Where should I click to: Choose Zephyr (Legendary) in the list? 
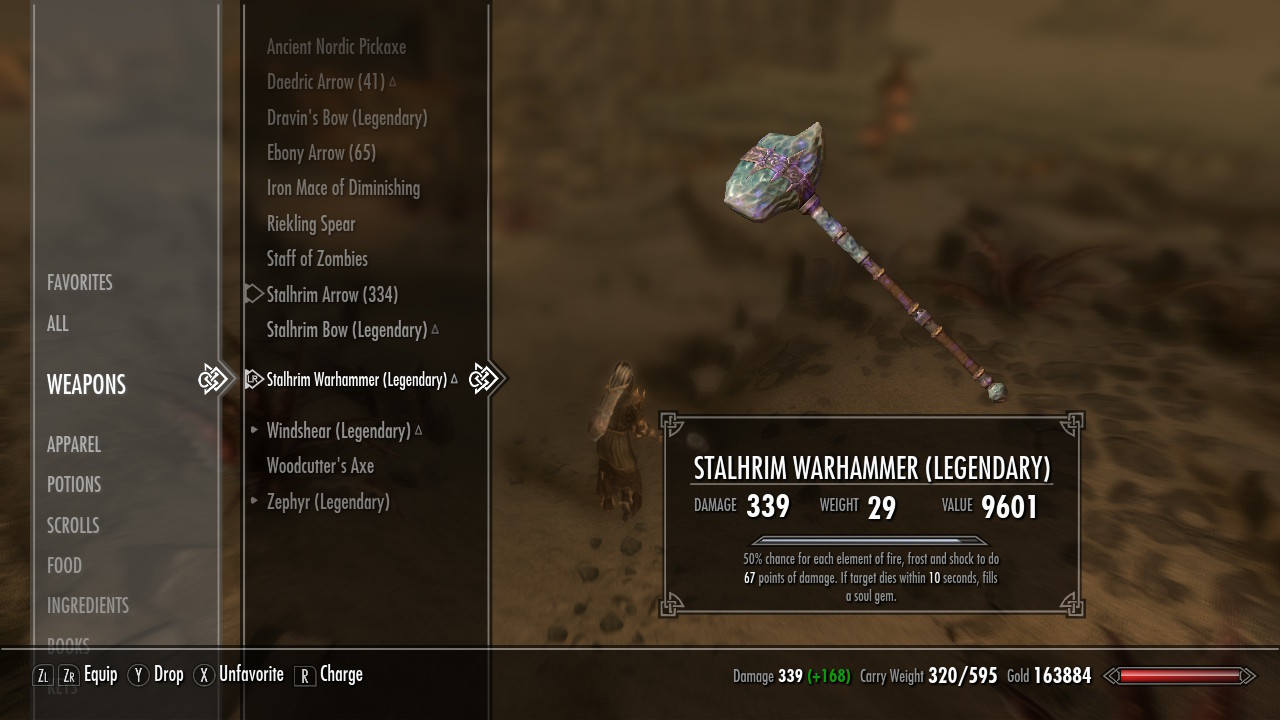pyautogui.click(x=328, y=502)
